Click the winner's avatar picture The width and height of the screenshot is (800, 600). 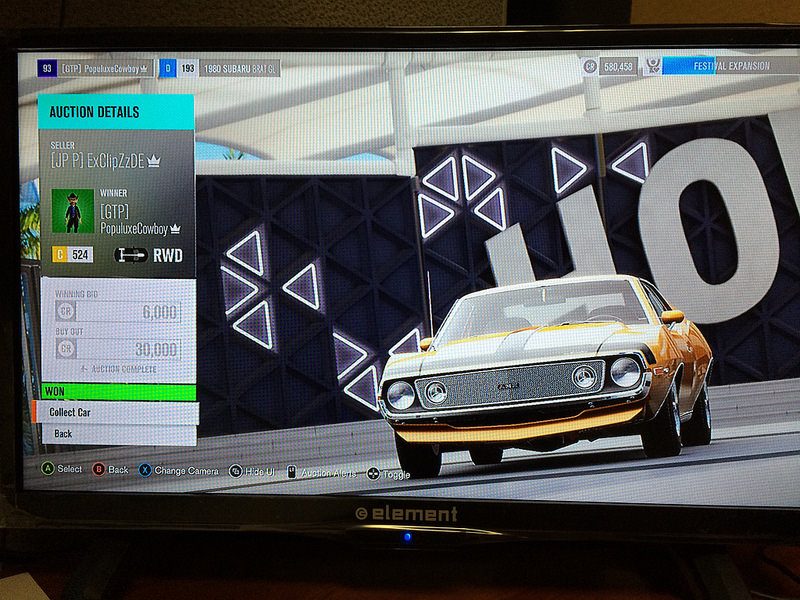(x=69, y=209)
